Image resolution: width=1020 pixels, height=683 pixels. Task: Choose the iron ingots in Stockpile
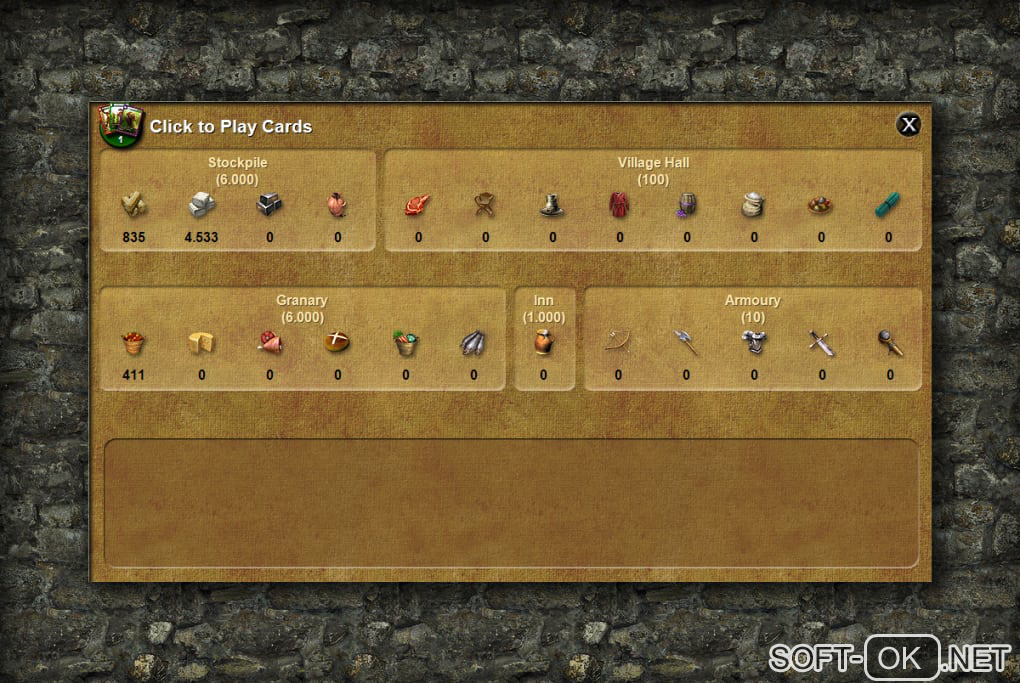click(269, 204)
